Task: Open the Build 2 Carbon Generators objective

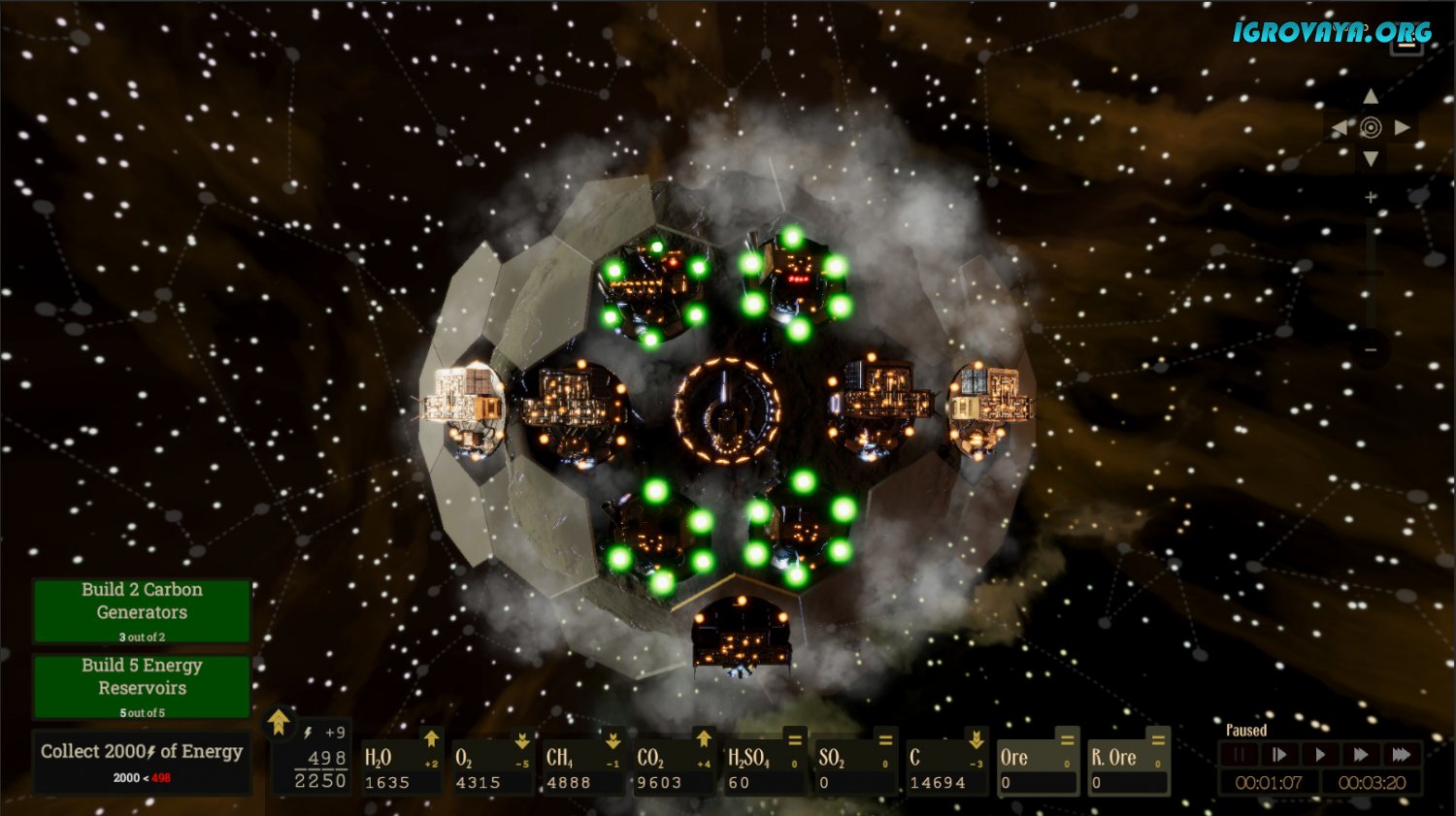Action: coord(142,611)
